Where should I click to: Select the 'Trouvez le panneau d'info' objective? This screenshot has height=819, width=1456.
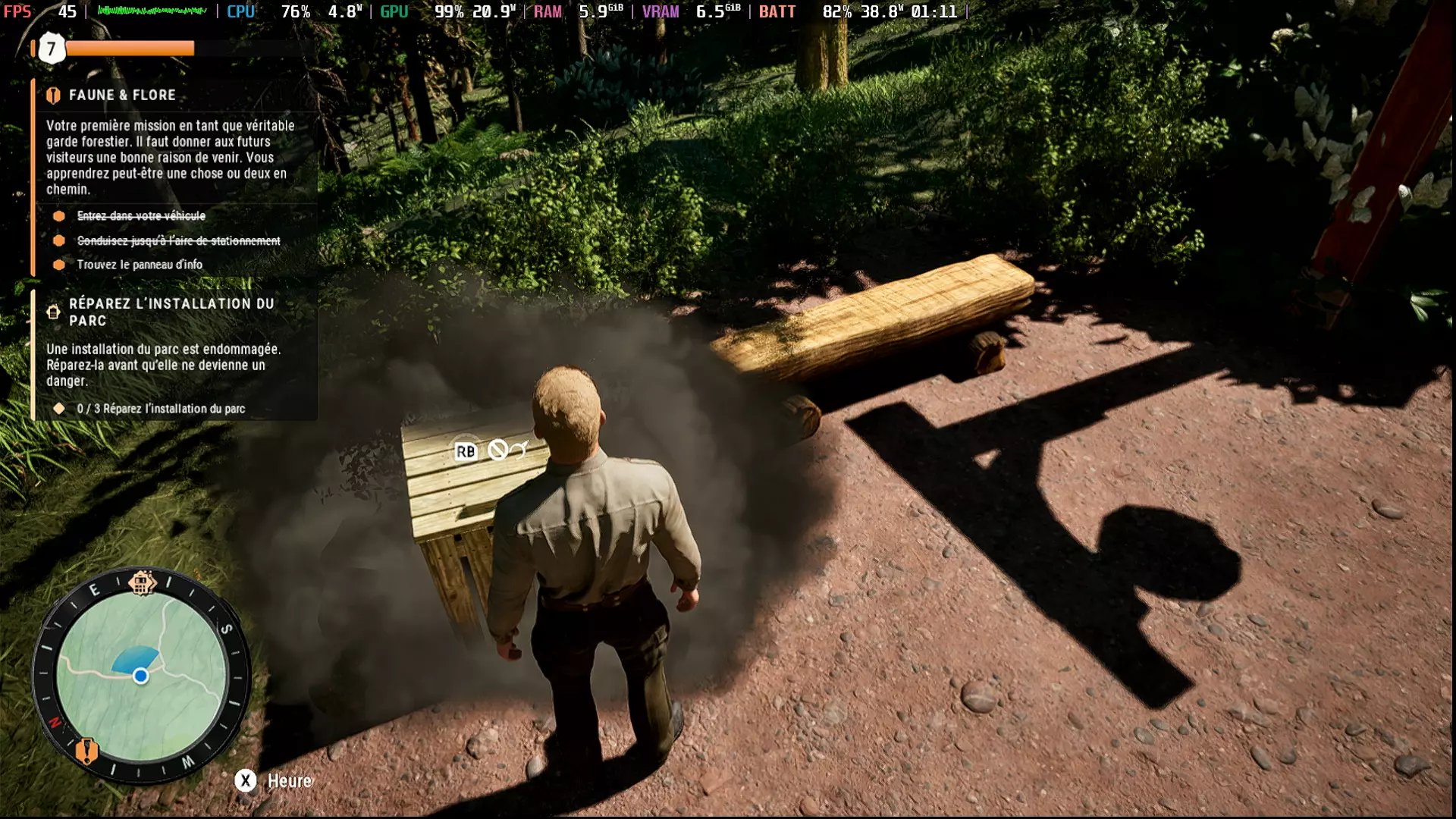click(140, 265)
